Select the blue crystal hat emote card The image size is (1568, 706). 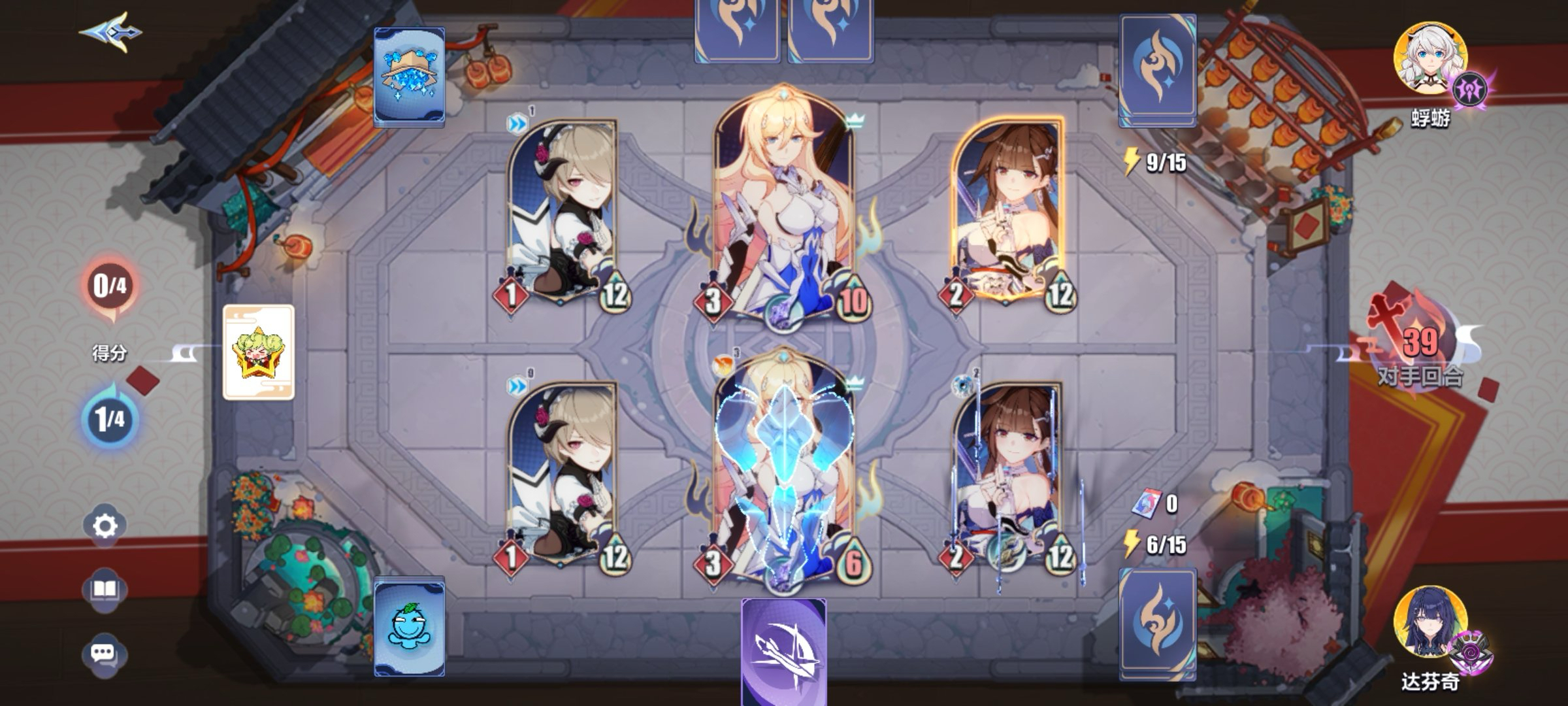pos(410,76)
